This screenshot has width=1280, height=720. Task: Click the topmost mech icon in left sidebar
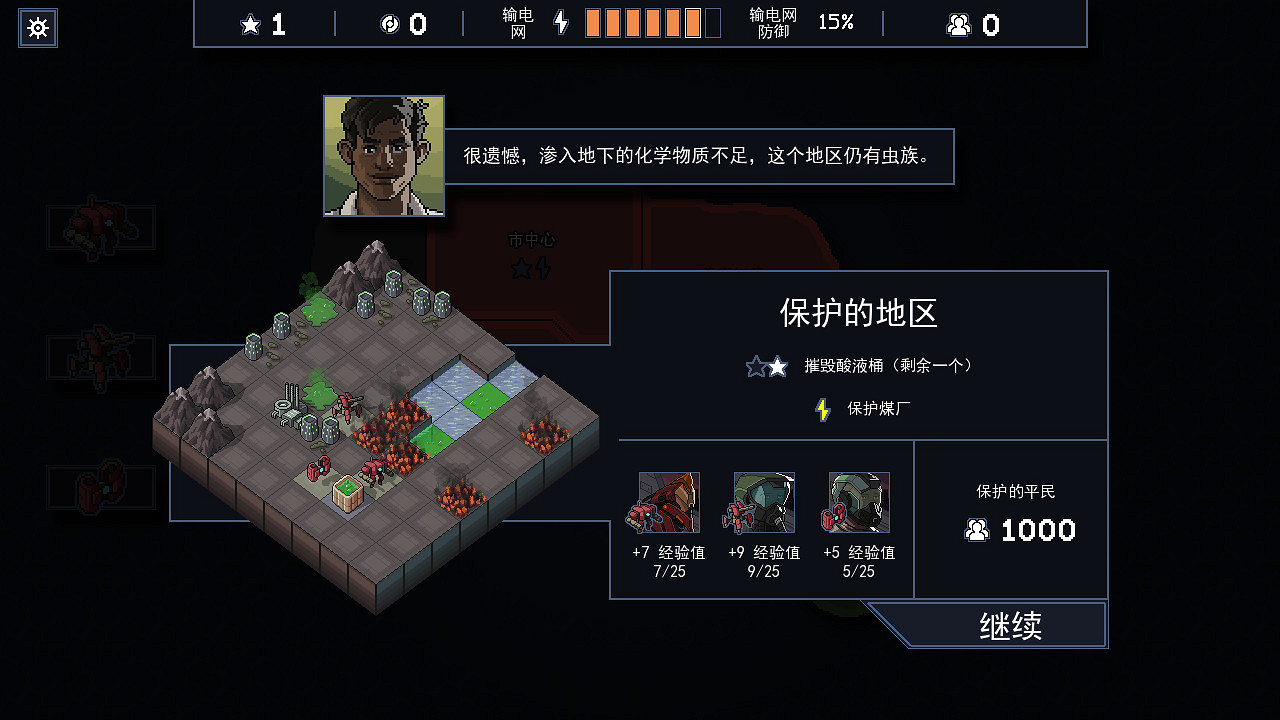tap(100, 228)
